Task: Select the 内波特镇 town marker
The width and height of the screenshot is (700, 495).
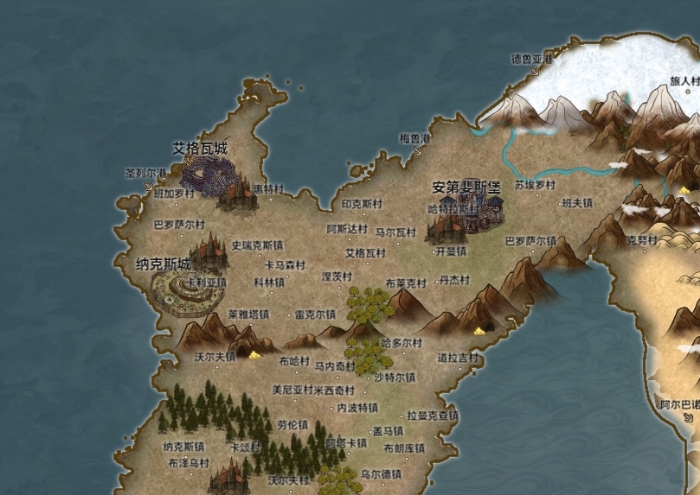Action: click(x=356, y=408)
